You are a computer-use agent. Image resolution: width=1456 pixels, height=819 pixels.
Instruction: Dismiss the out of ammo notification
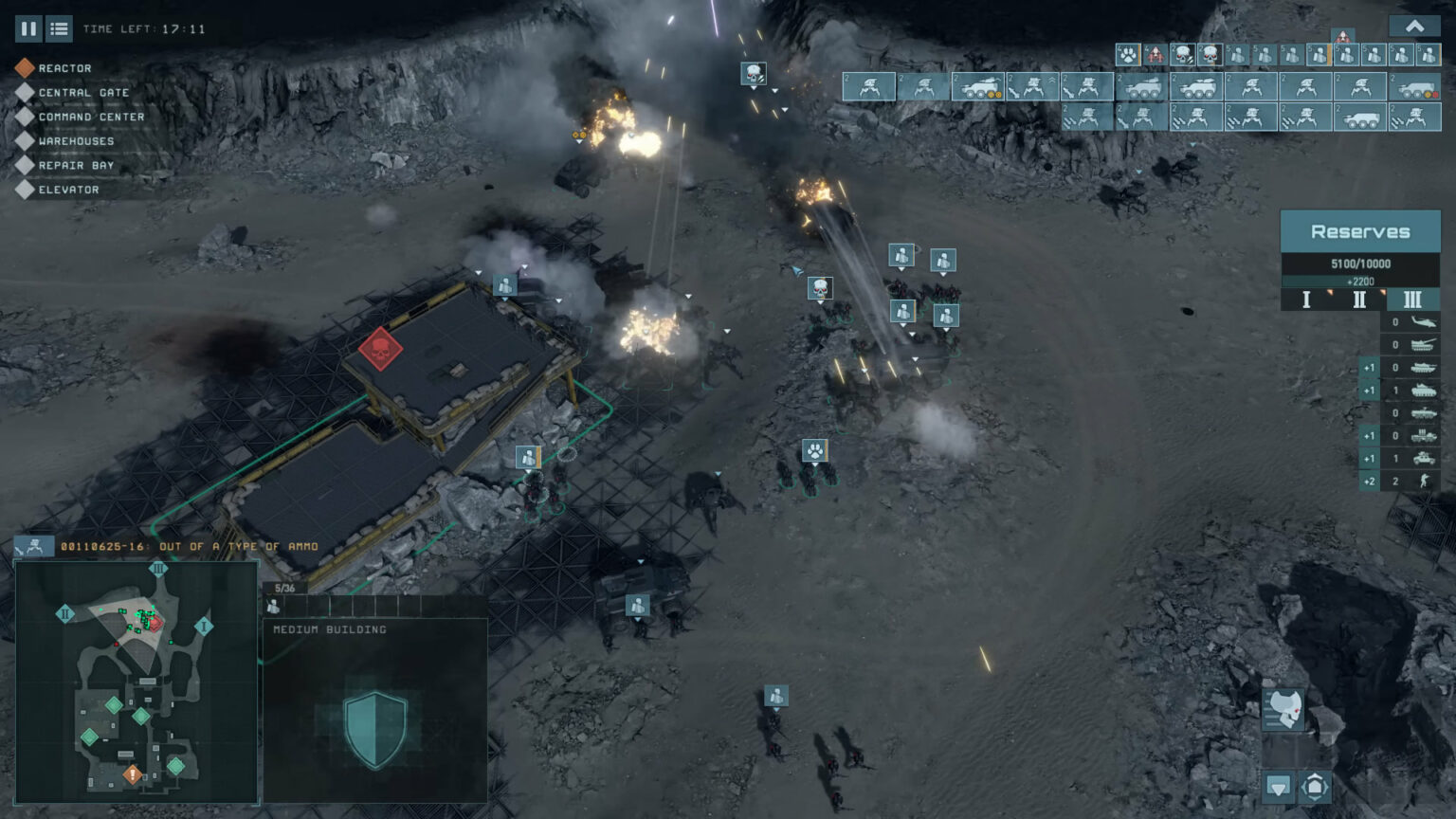[190, 546]
